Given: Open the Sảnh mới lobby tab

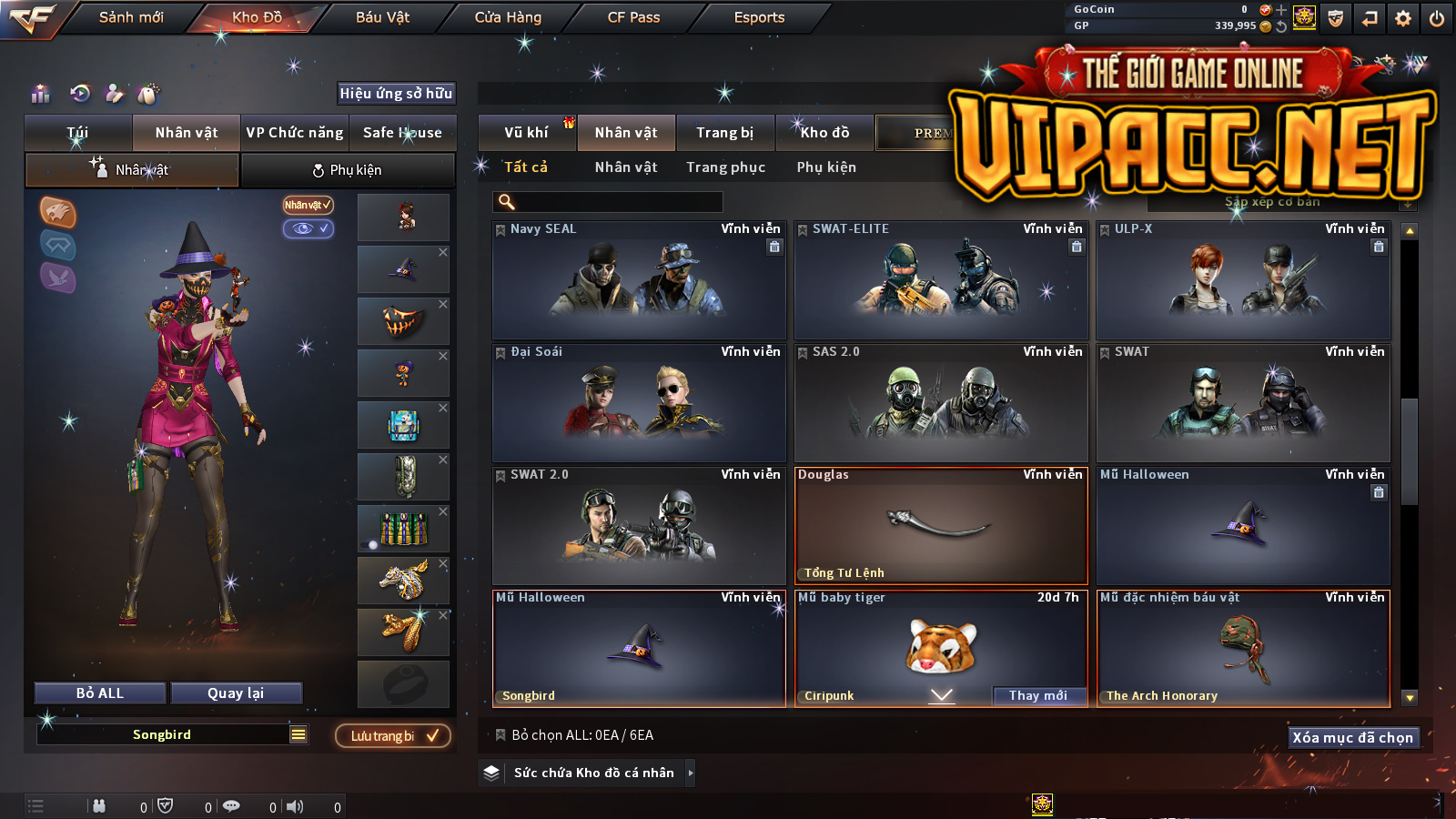Looking at the screenshot, I should click(131, 17).
